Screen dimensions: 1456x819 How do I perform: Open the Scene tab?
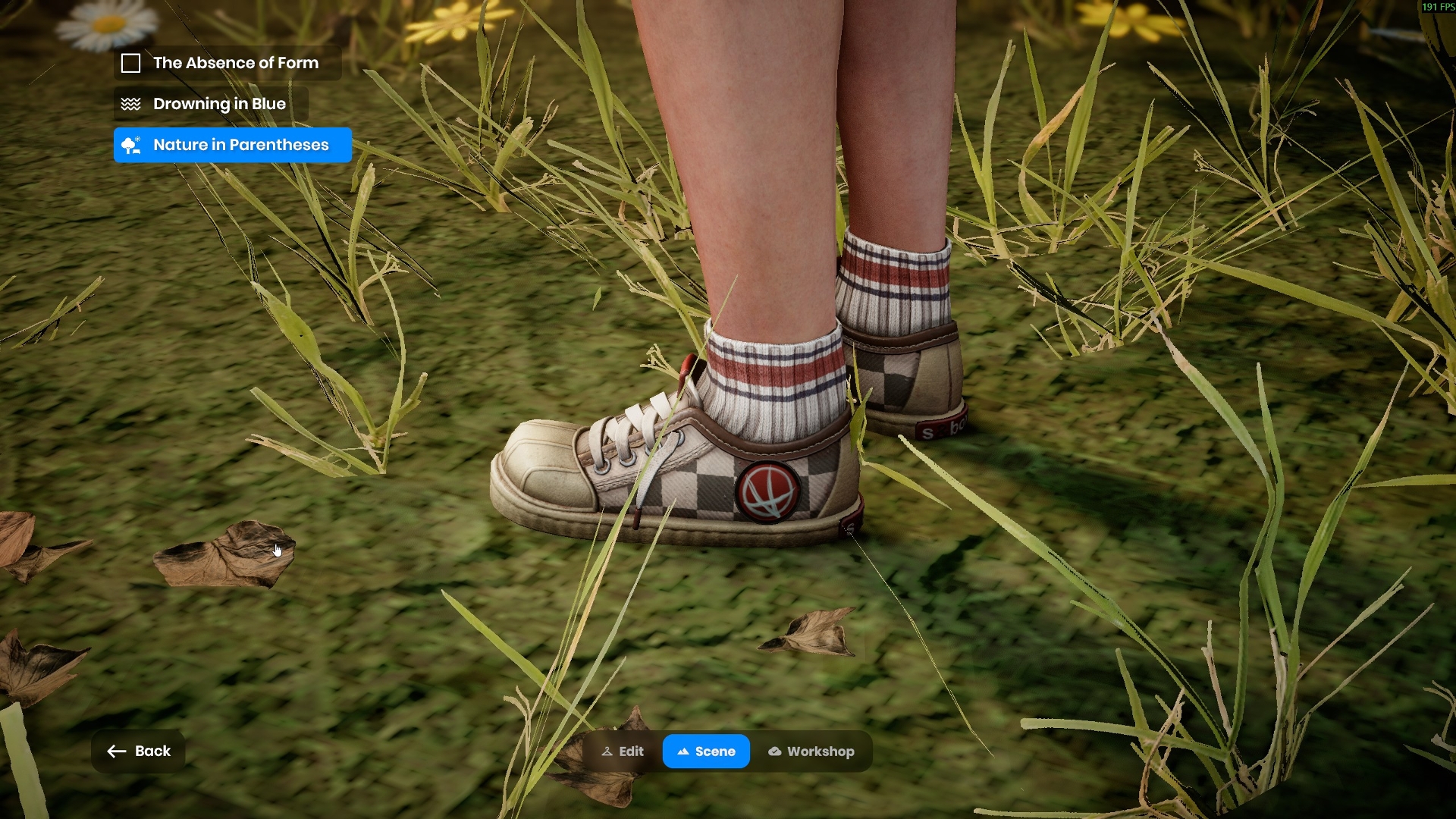pyautogui.click(x=706, y=752)
